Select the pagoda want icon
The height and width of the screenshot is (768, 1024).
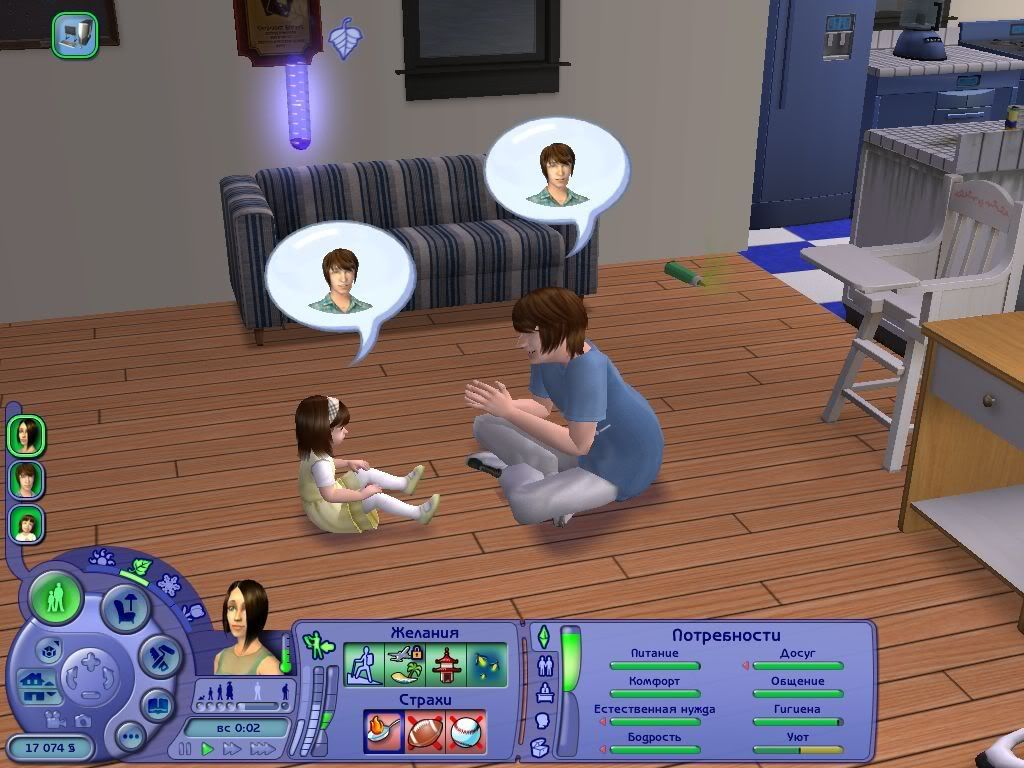[446, 664]
